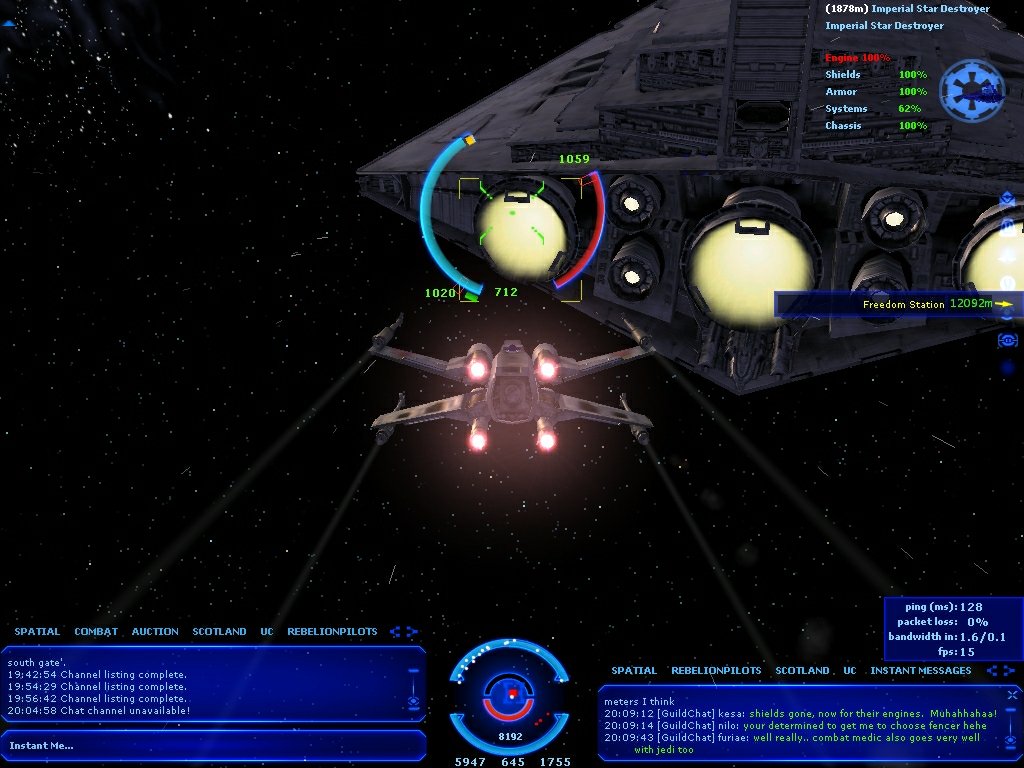Close the right chat window
This screenshot has width=1024, height=768.
1013,693
